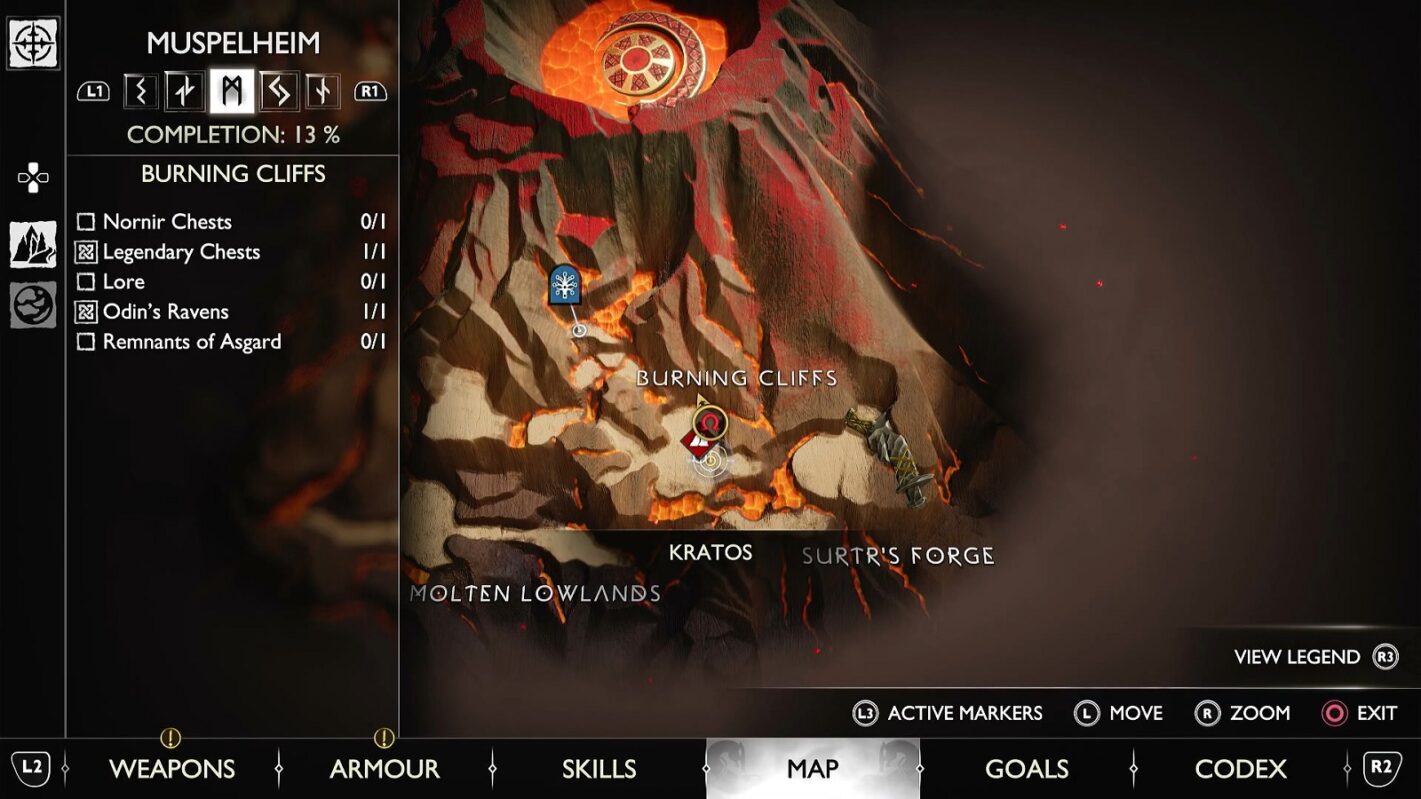This screenshot has height=799, width=1421.
Task: Choose the swirl icon in the sidebar
Action: (33, 305)
